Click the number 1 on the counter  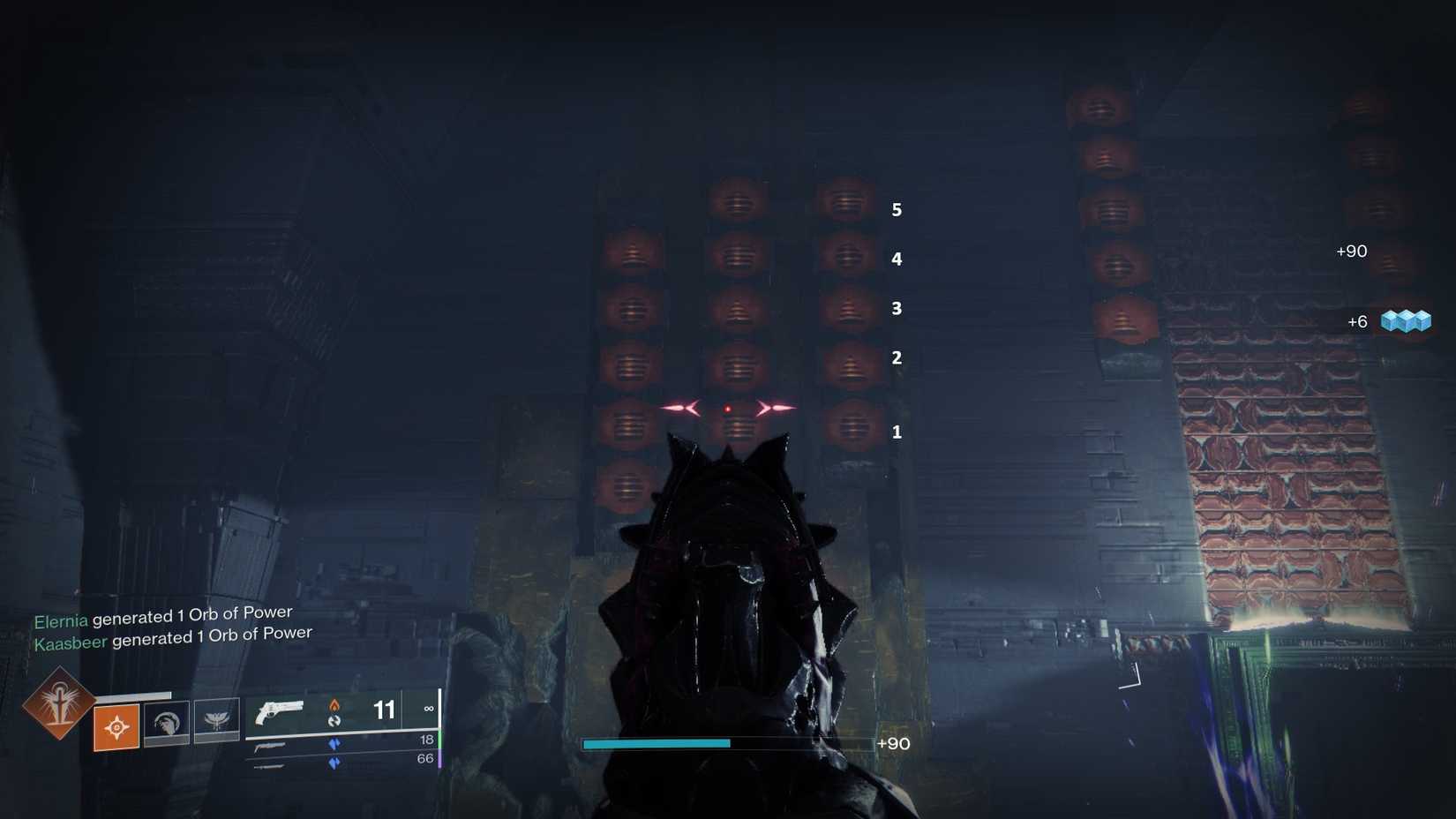coord(897,432)
